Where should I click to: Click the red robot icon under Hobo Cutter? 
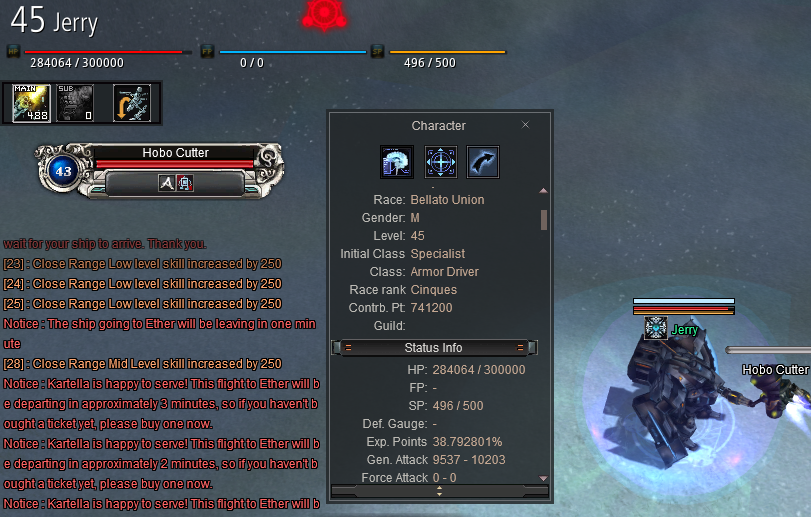pyautogui.click(x=185, y=183)
